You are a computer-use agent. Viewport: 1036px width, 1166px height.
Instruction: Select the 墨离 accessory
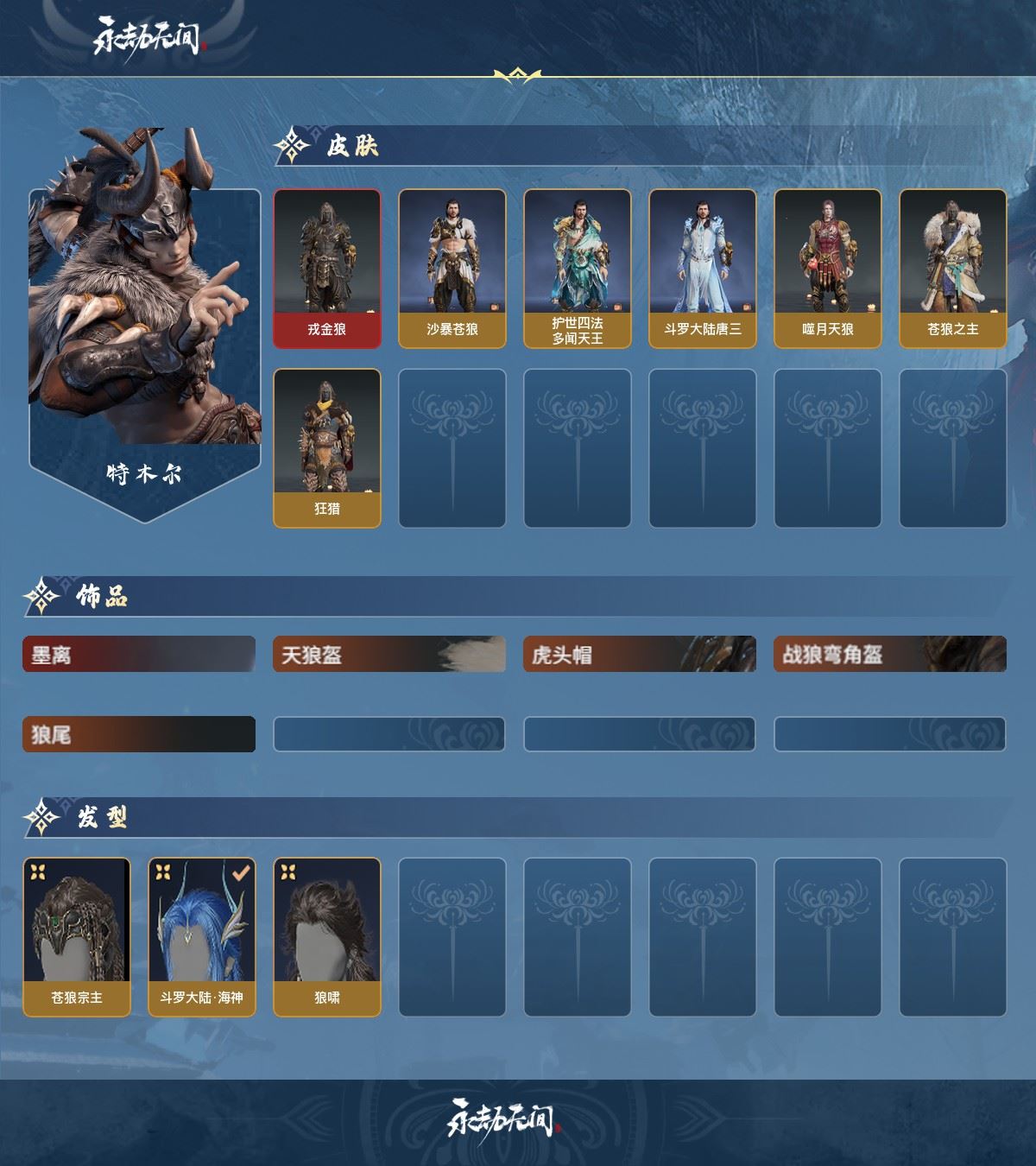pyautogui.click(x=139, y=655)
